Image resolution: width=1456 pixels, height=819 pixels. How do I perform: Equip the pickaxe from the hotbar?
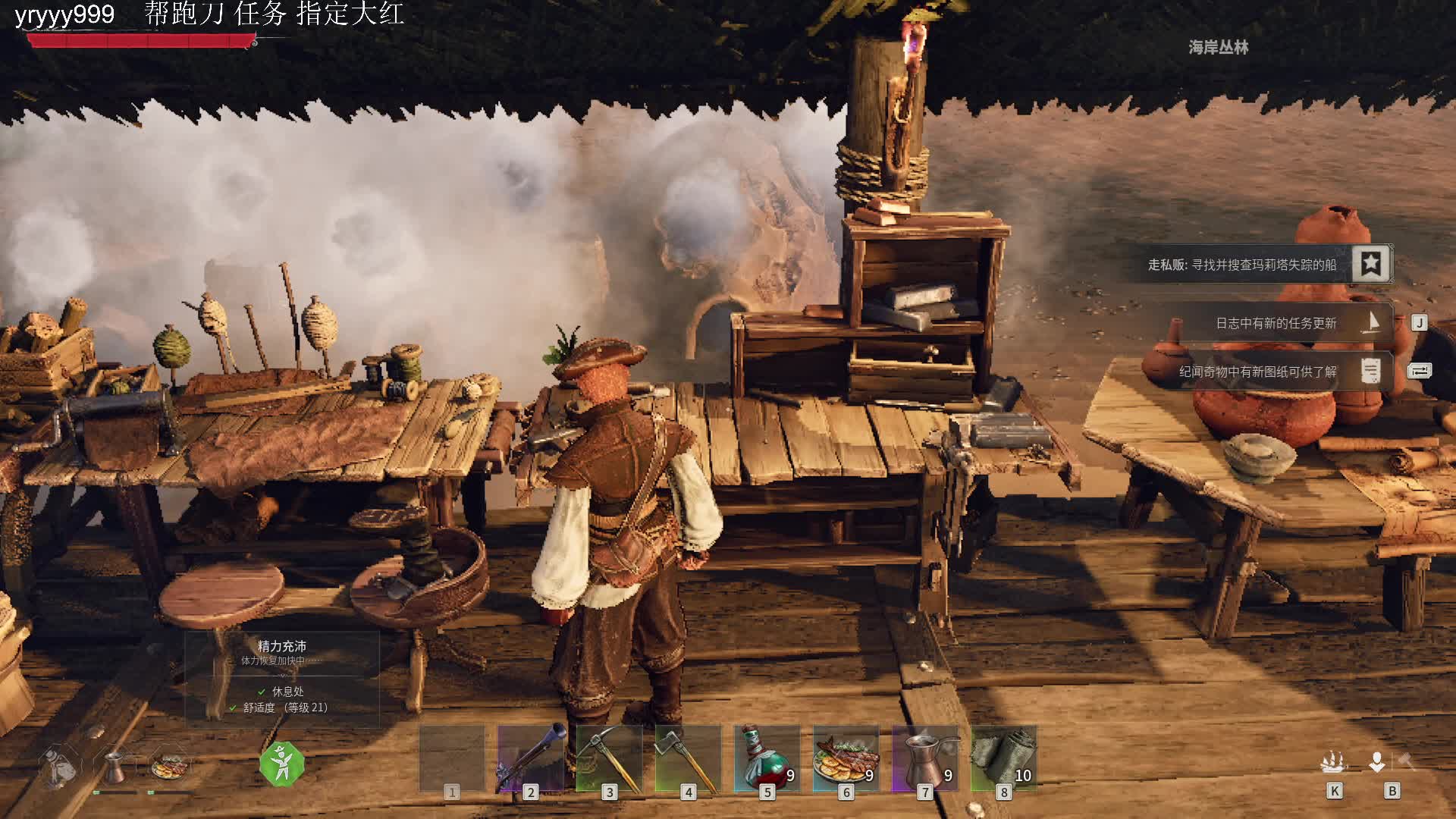tap(609, 758)
